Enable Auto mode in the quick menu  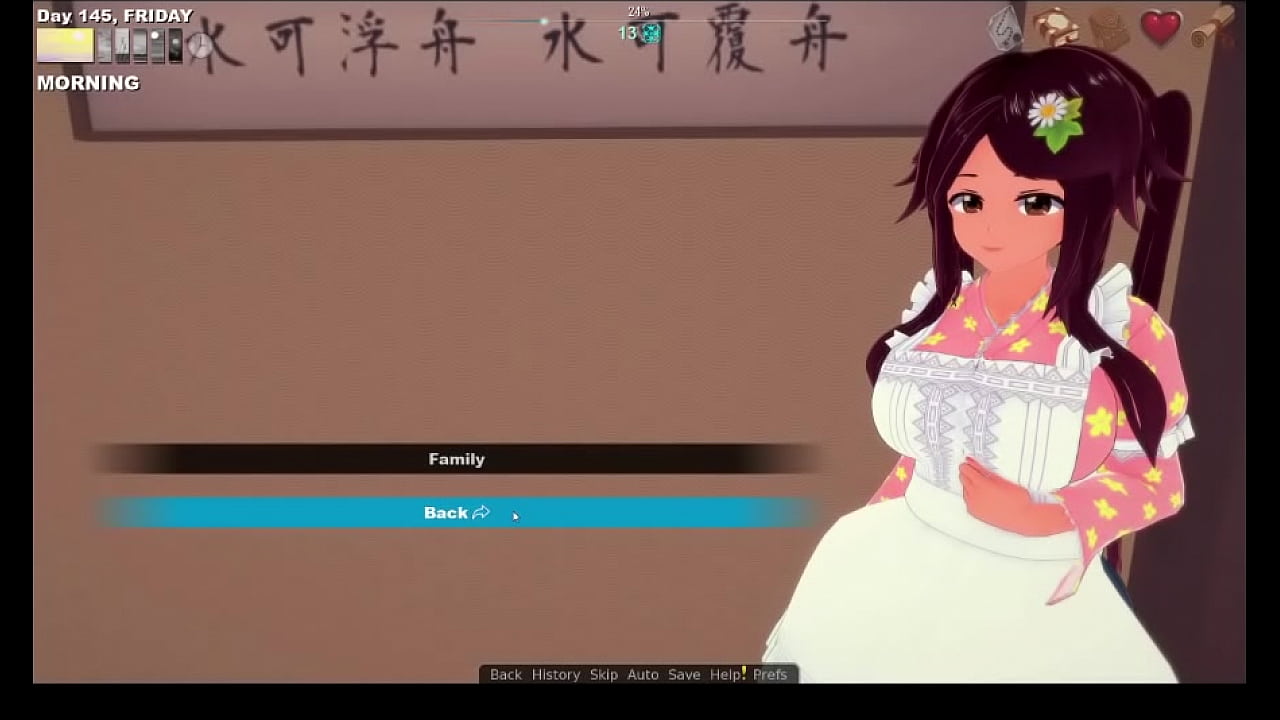pos(642,674)
